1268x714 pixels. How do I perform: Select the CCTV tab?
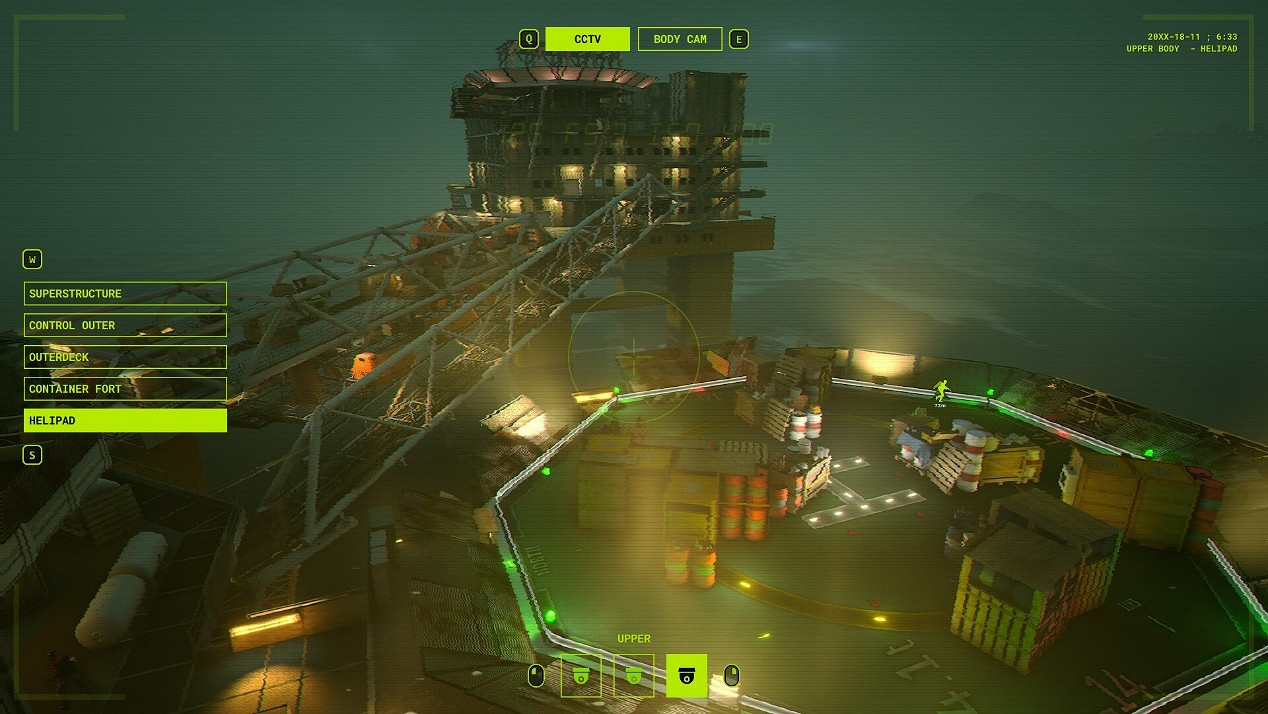[x=587, y=39]
